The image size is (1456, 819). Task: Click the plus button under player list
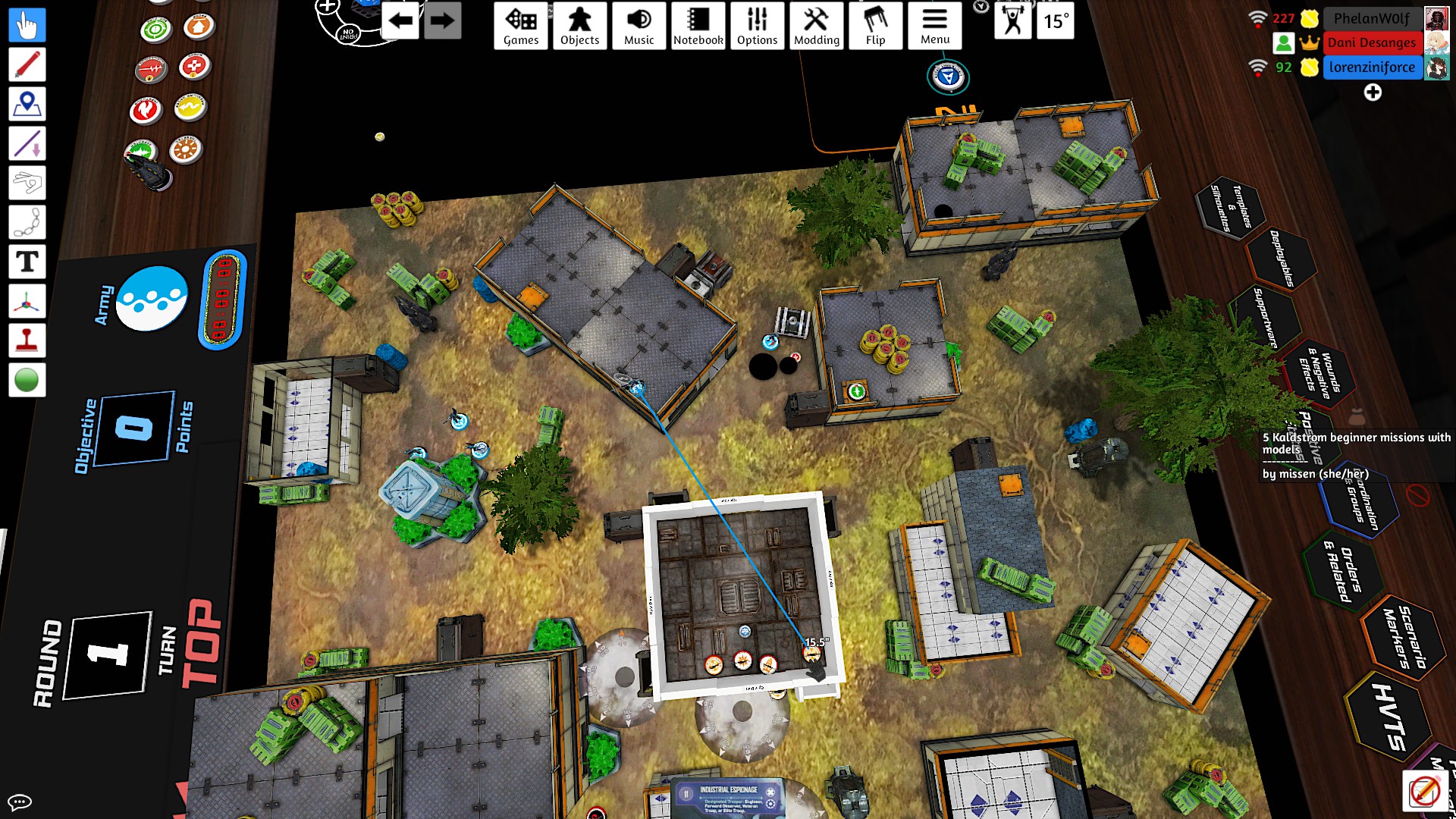[1373, 93]
